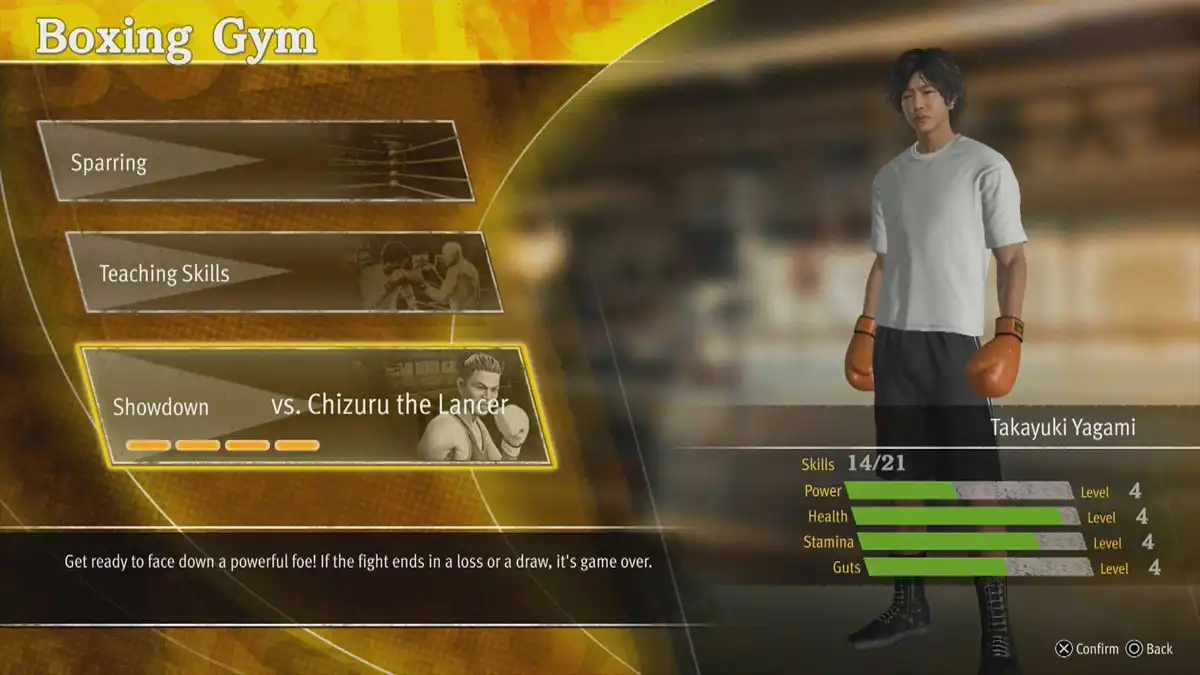Image resolution: width=1200 pixels, height=675 pixels.
Task: Select the Sparring menu option
Action: 255,161
